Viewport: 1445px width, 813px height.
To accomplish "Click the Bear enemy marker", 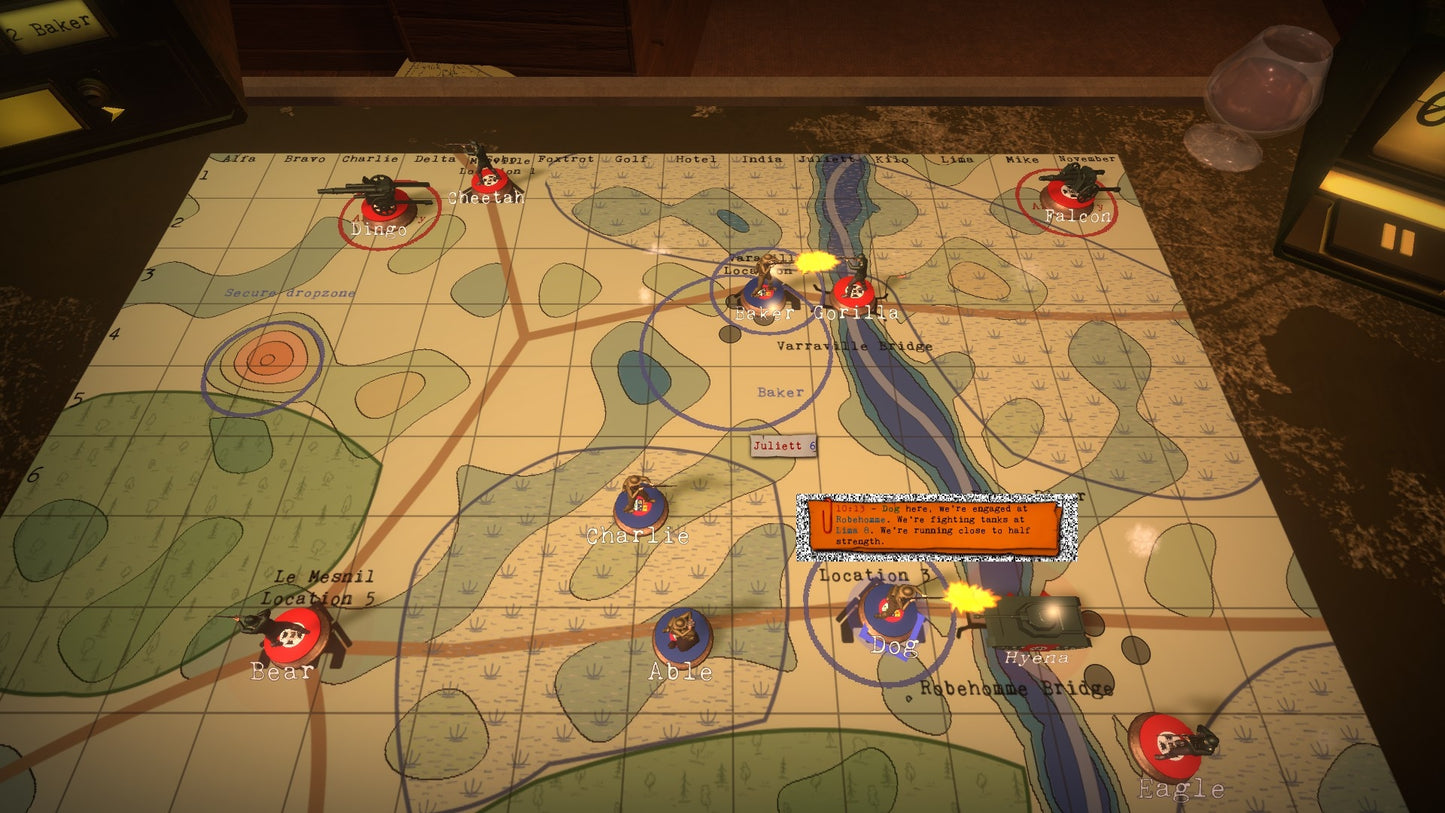I will [x=293, y=634].
